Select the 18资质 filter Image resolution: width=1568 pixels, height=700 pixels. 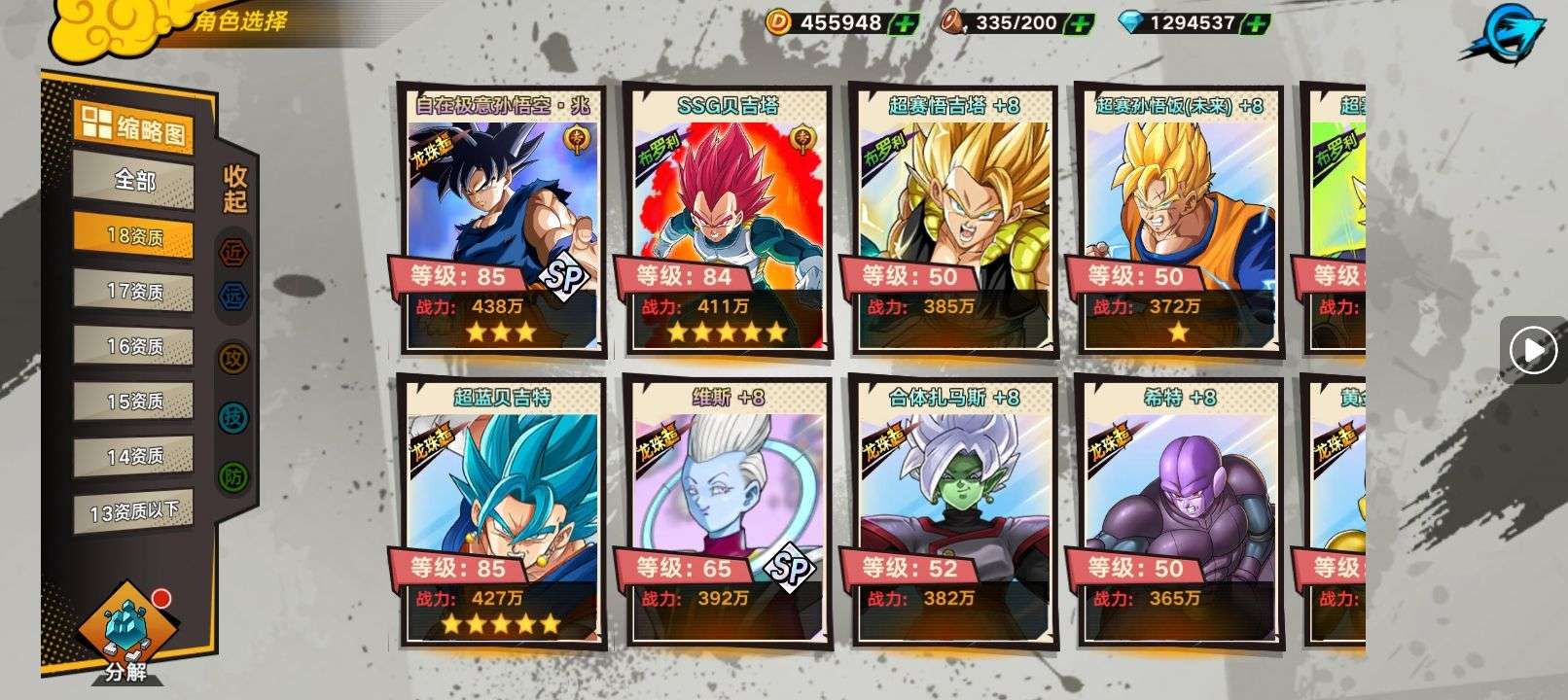(x=134, y=236)
